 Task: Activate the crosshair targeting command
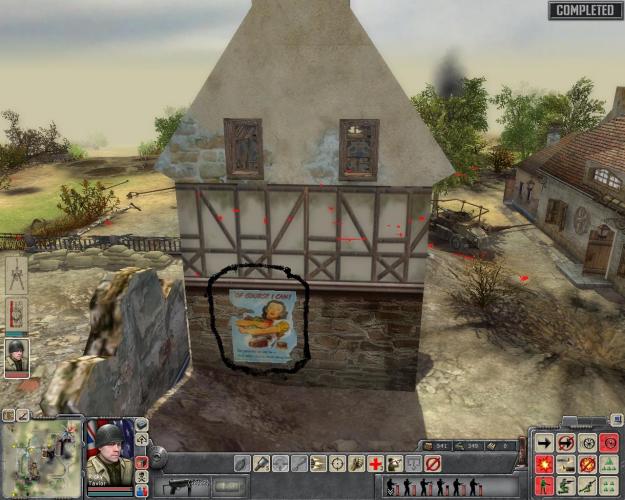tap(337, 463)
